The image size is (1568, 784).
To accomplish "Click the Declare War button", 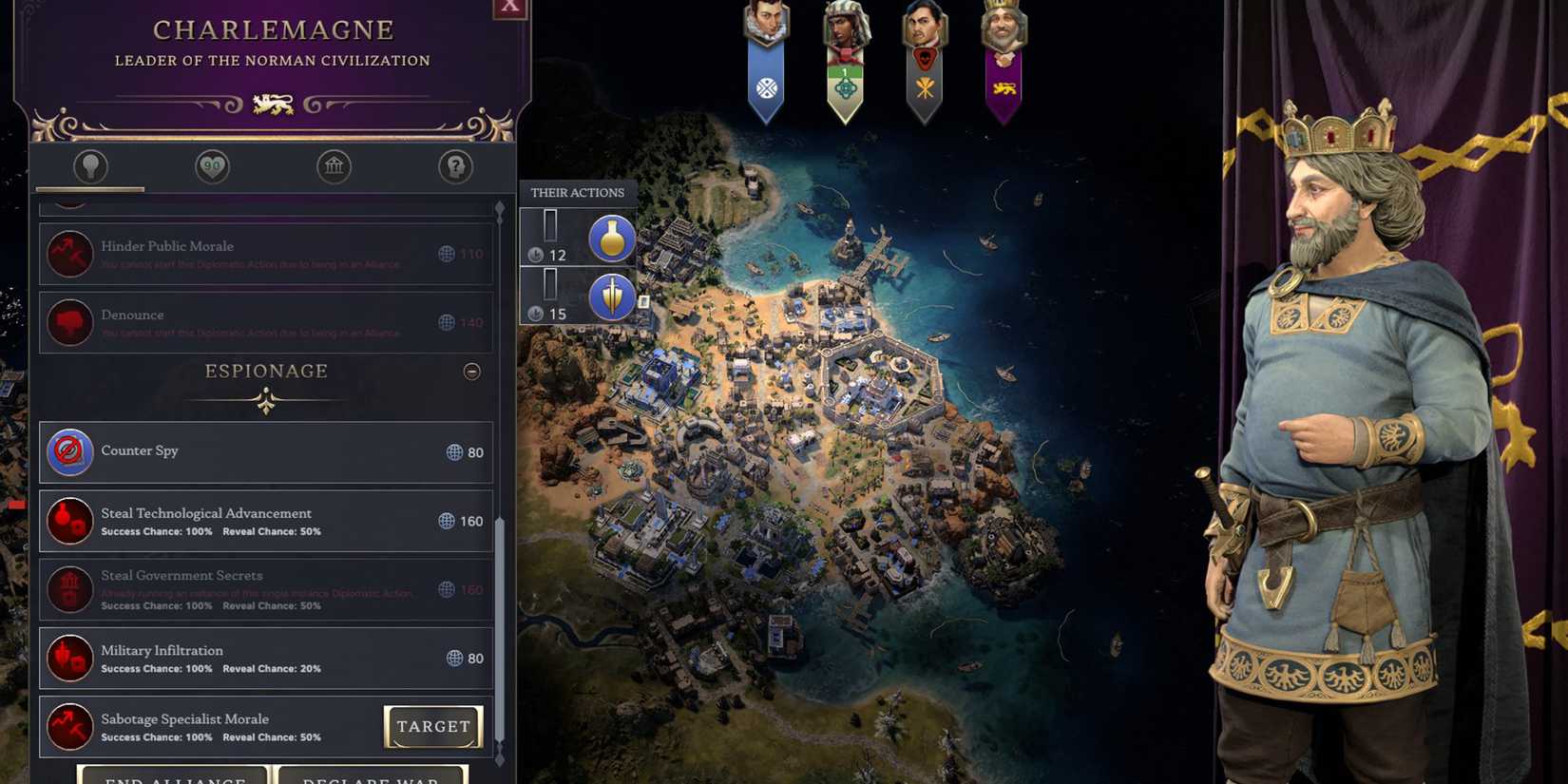I will [x=371, y=777].
